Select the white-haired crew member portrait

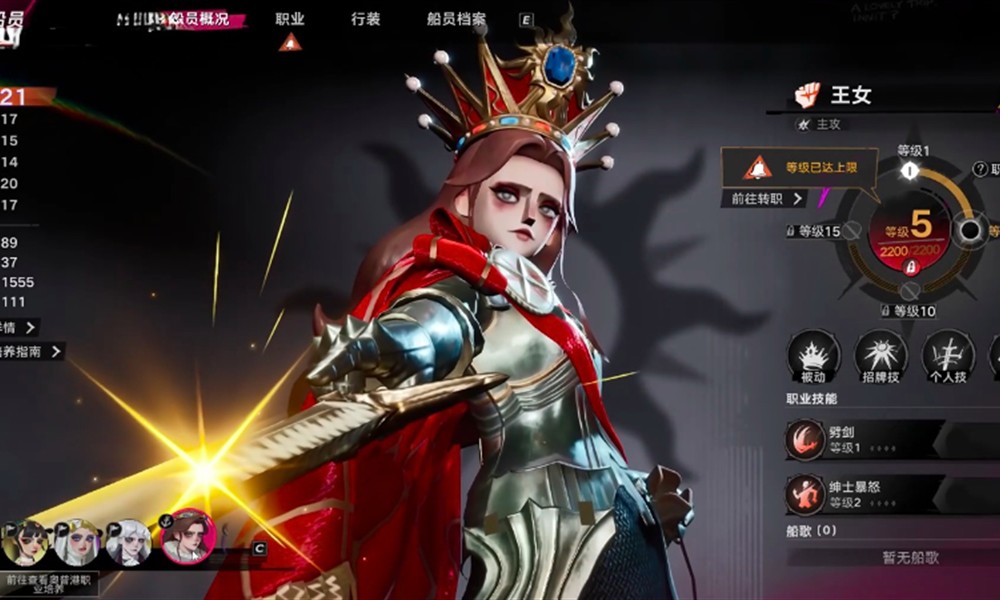pos(128,543)
